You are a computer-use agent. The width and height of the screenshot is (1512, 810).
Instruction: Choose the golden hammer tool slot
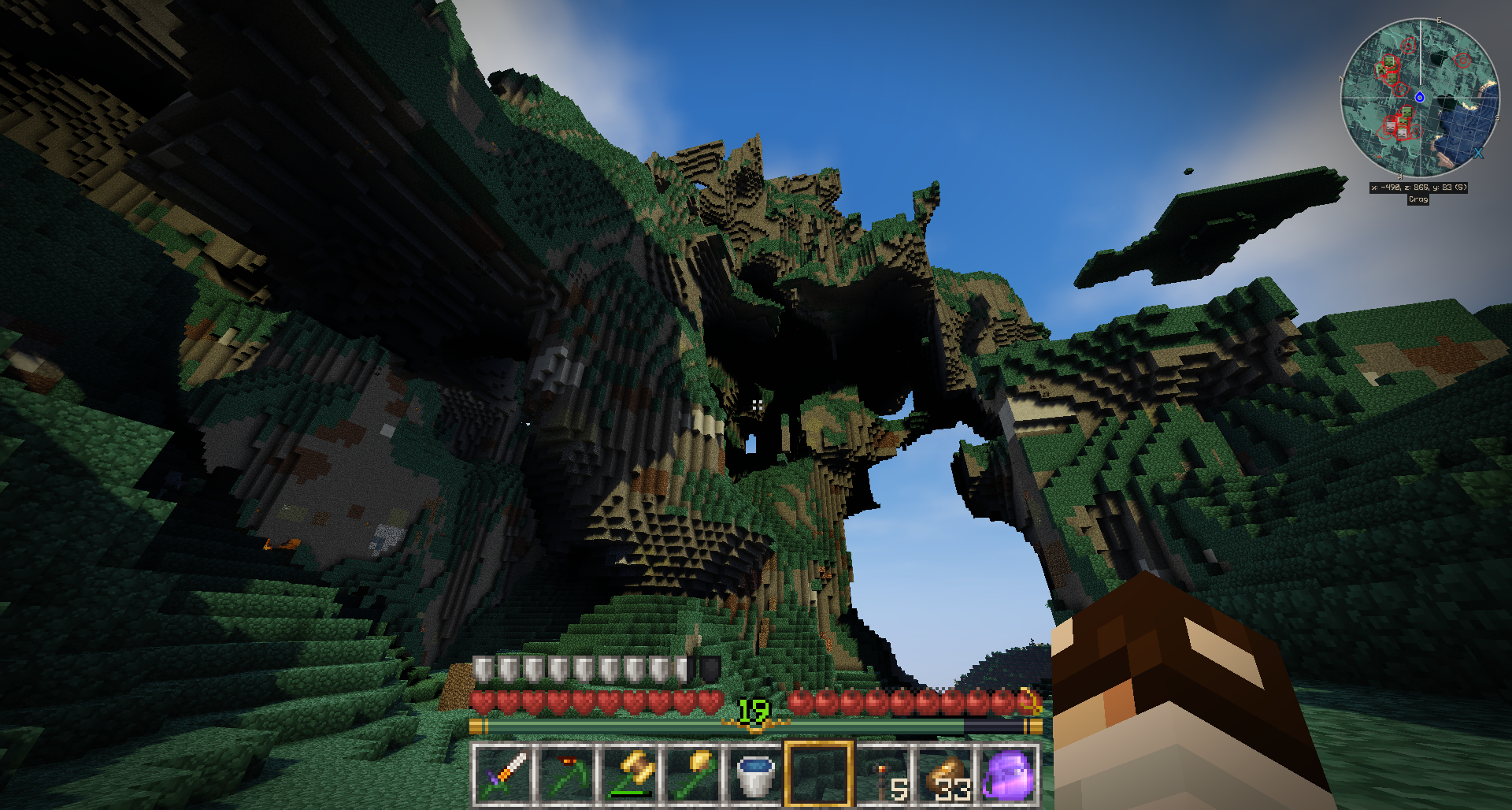(x=630, y=775)
